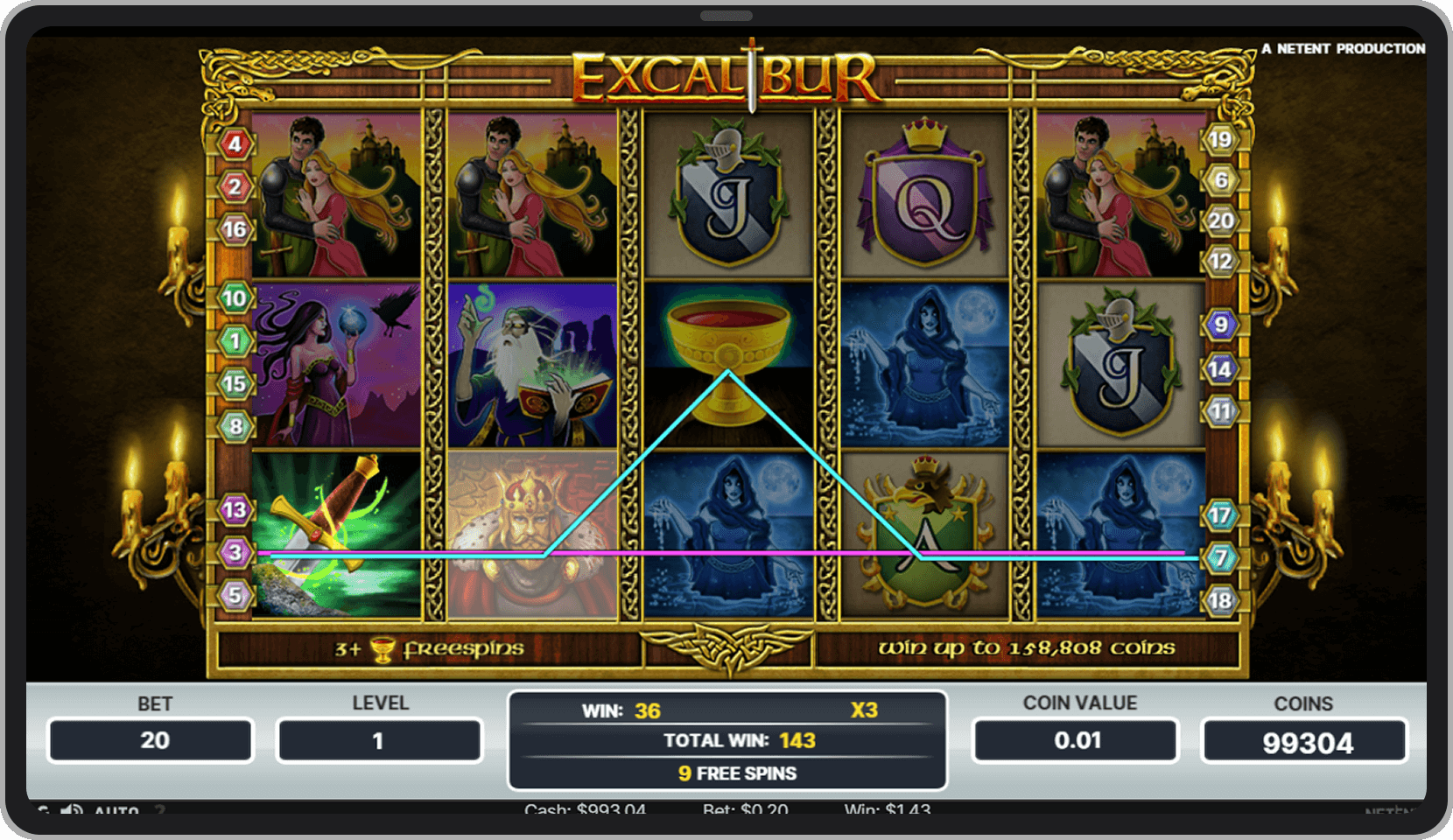Click the win up to 158,808 coins banner
Image resolution: width=1453 pixels, height=840 pixels.
[1028, 649]
